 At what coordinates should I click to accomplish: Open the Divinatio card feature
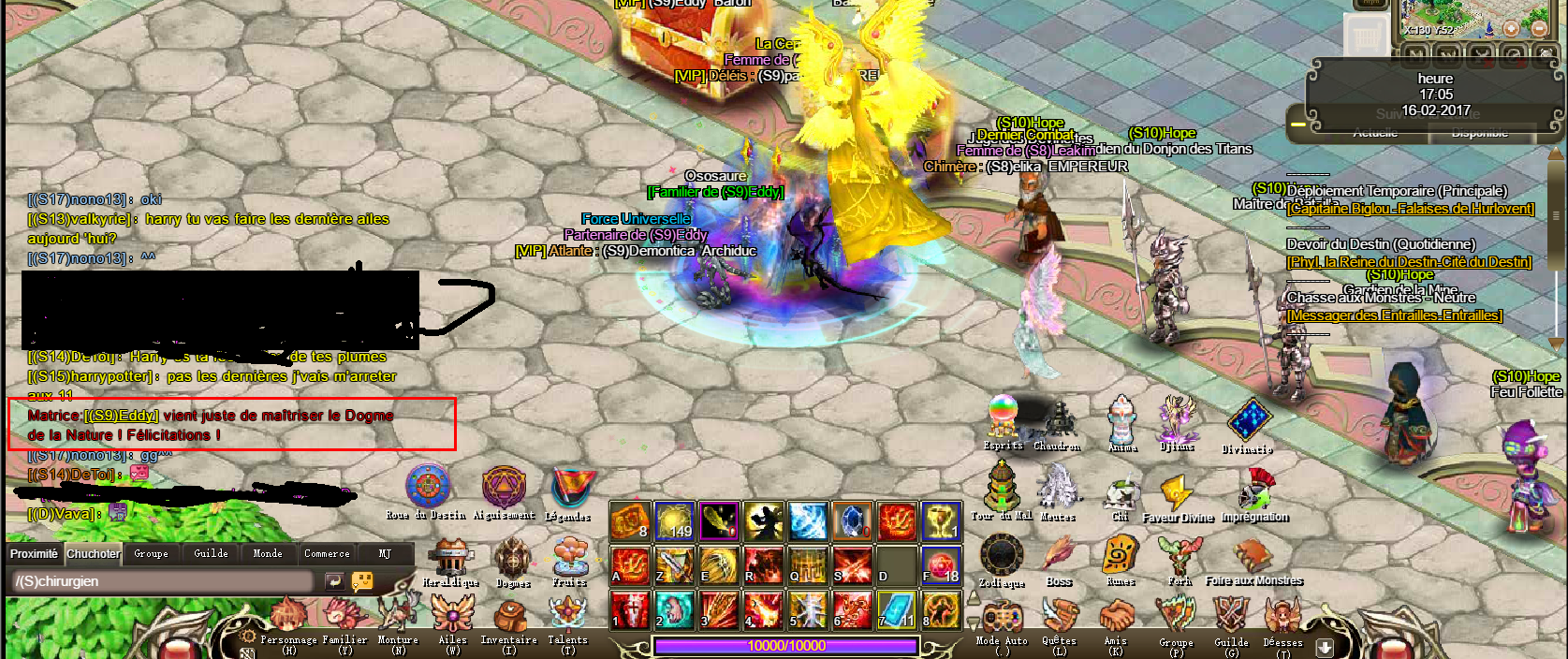(1248, 421)
